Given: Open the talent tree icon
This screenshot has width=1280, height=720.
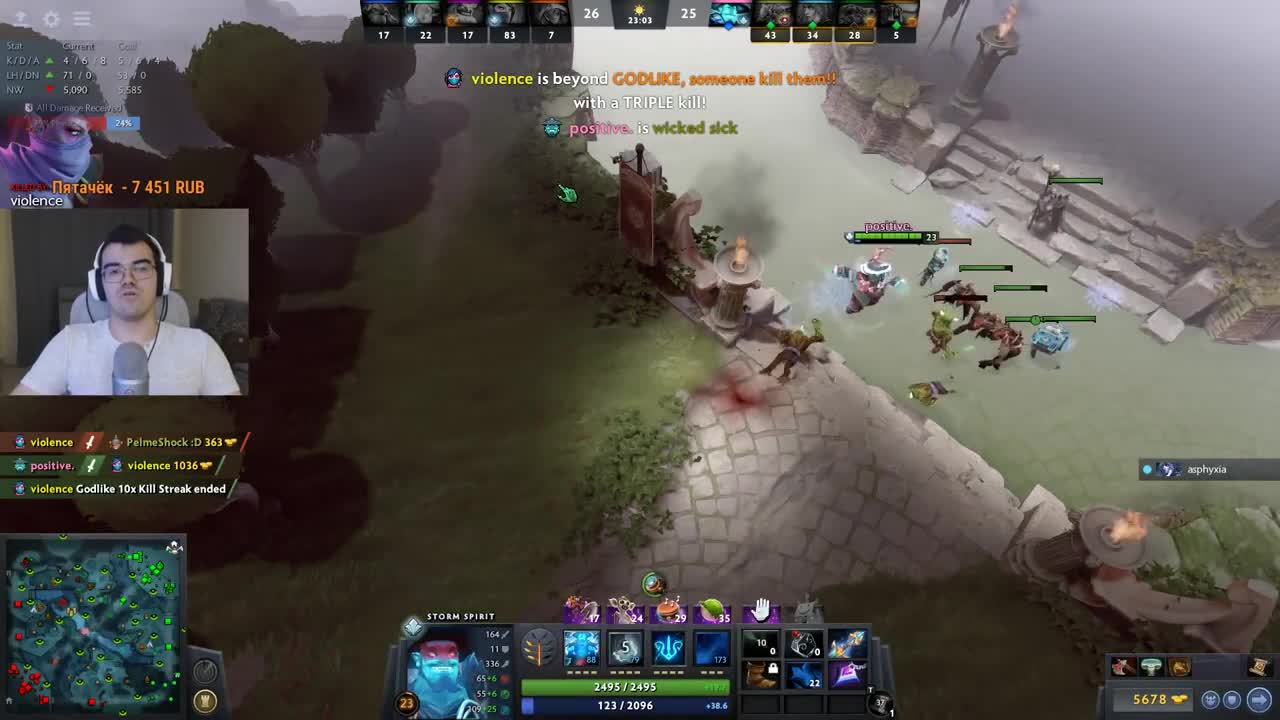Looking at the screenshot, I should tap(538, 649).
